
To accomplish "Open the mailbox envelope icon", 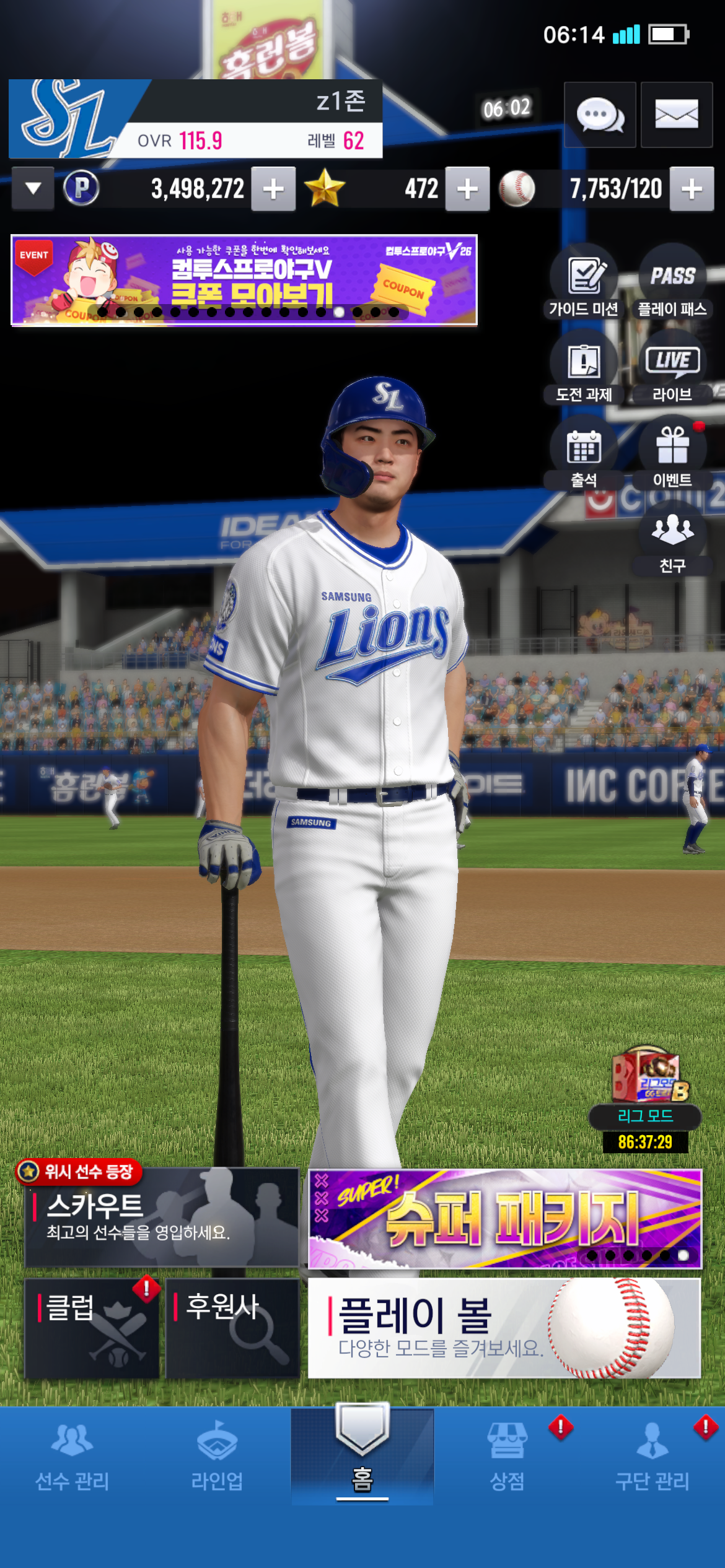I will point(676,115).
